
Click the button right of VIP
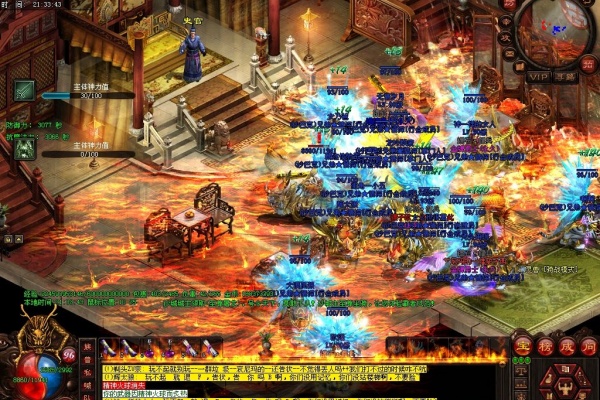point(567,76)
